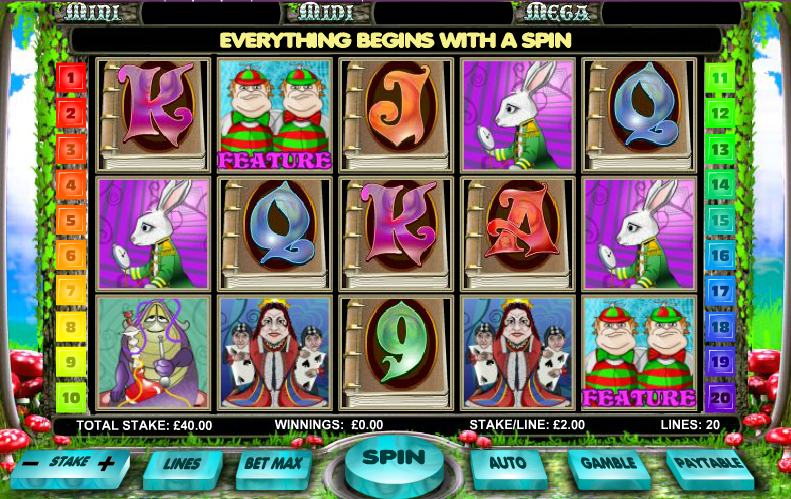The image size is (791, 499).
Task: Show the PAYTABLE
Action: pos(706,464)
